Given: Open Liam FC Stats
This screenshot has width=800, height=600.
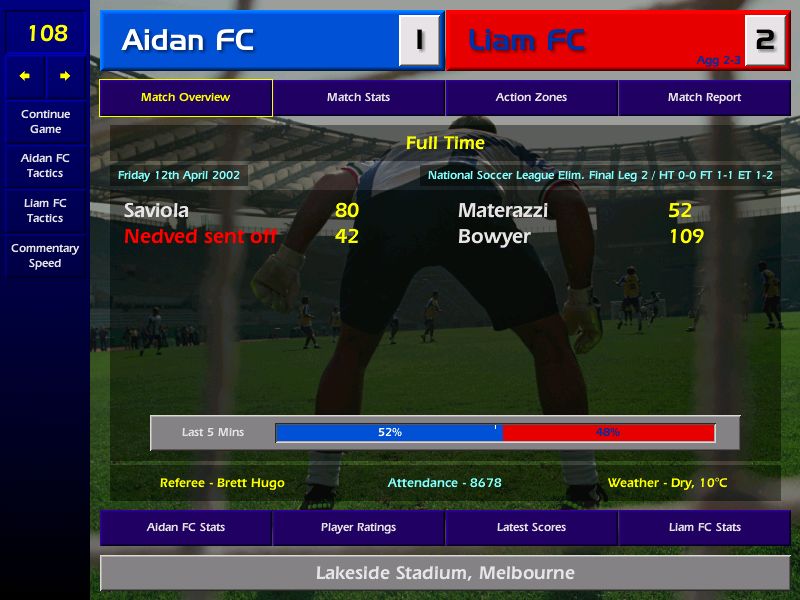Looking at the screenshot, I should point(704,527).
